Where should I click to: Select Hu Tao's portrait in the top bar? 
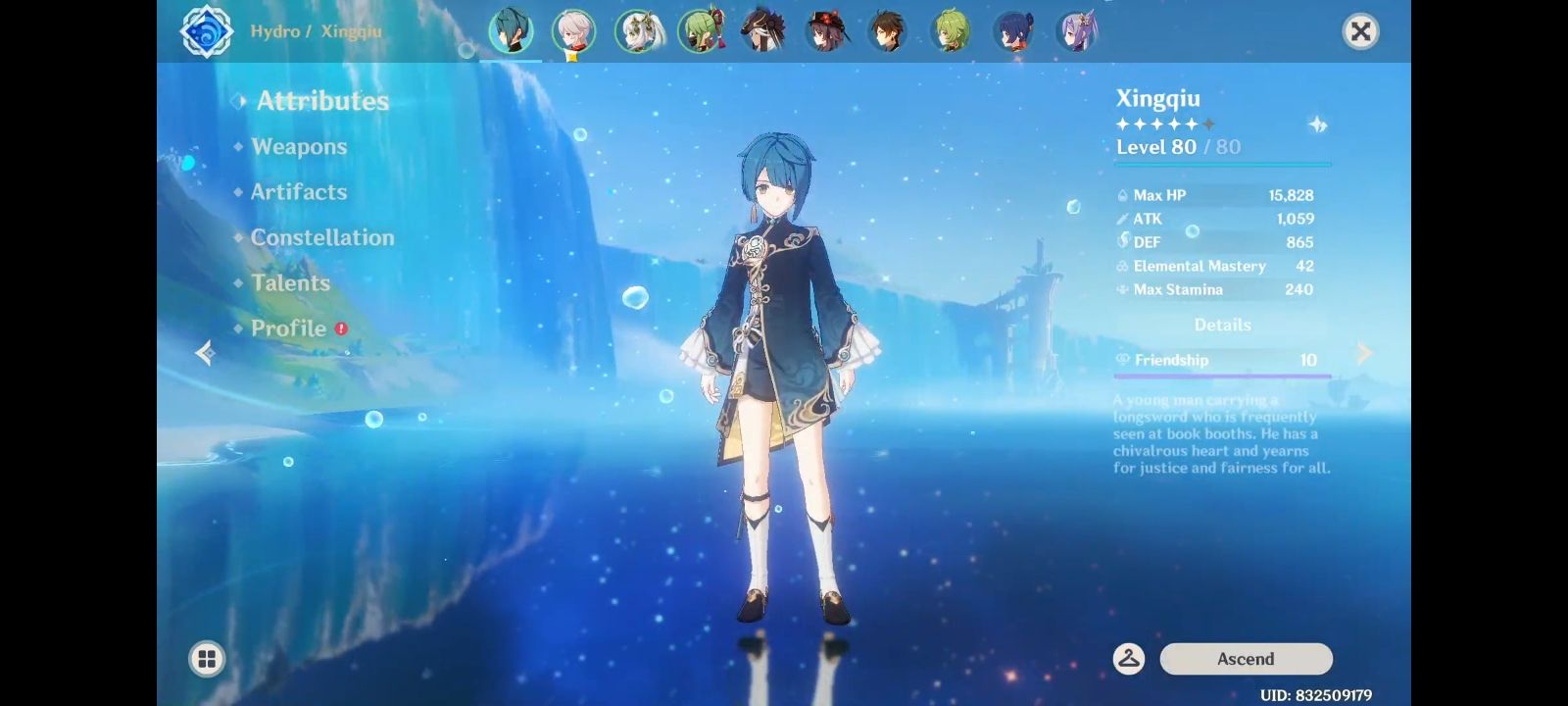pos(828,32)
